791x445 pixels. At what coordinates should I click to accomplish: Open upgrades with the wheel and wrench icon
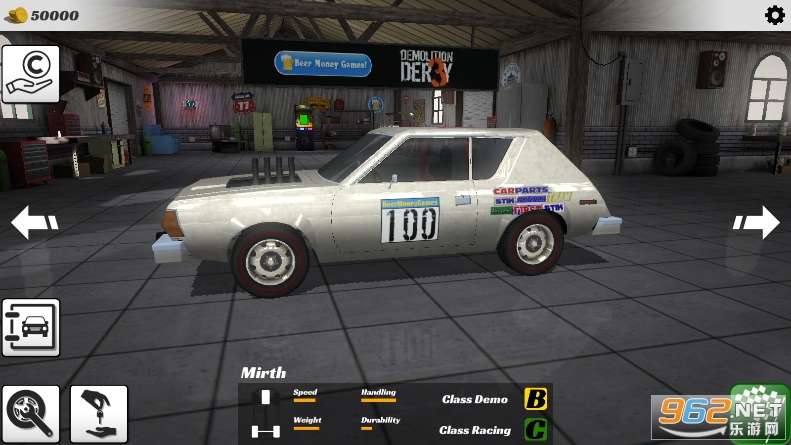click(30, 413)
